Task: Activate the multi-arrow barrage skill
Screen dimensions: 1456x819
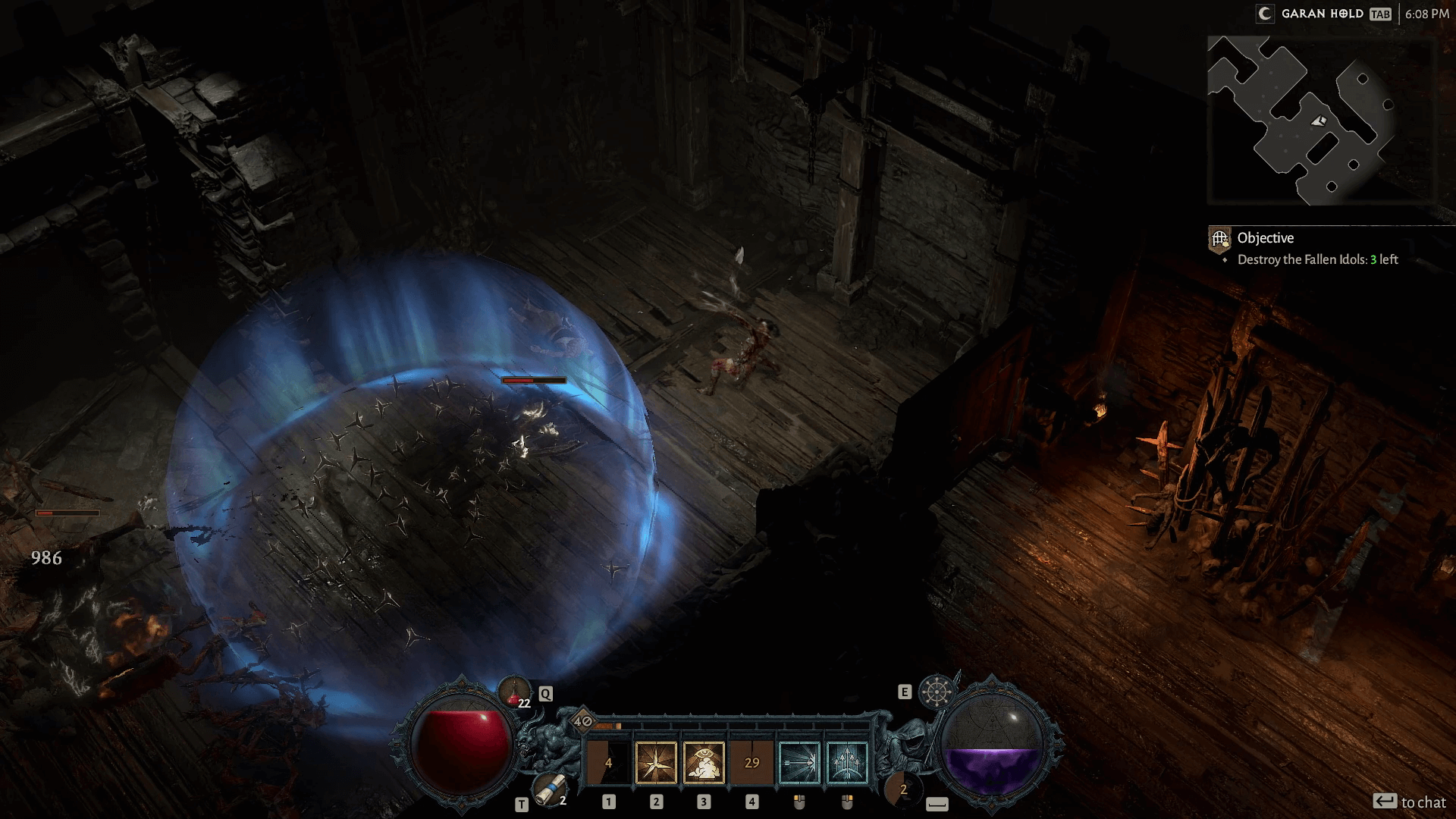Action: pyautogui.click(x=847, y=761)
